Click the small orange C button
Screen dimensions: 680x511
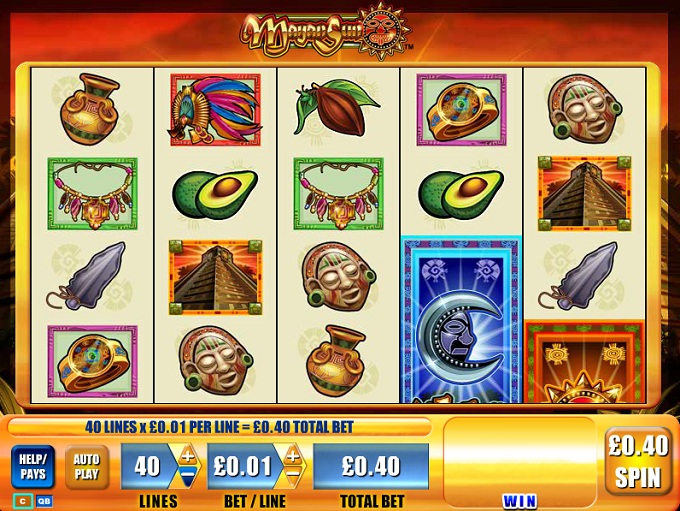click(x=22, y=500)
